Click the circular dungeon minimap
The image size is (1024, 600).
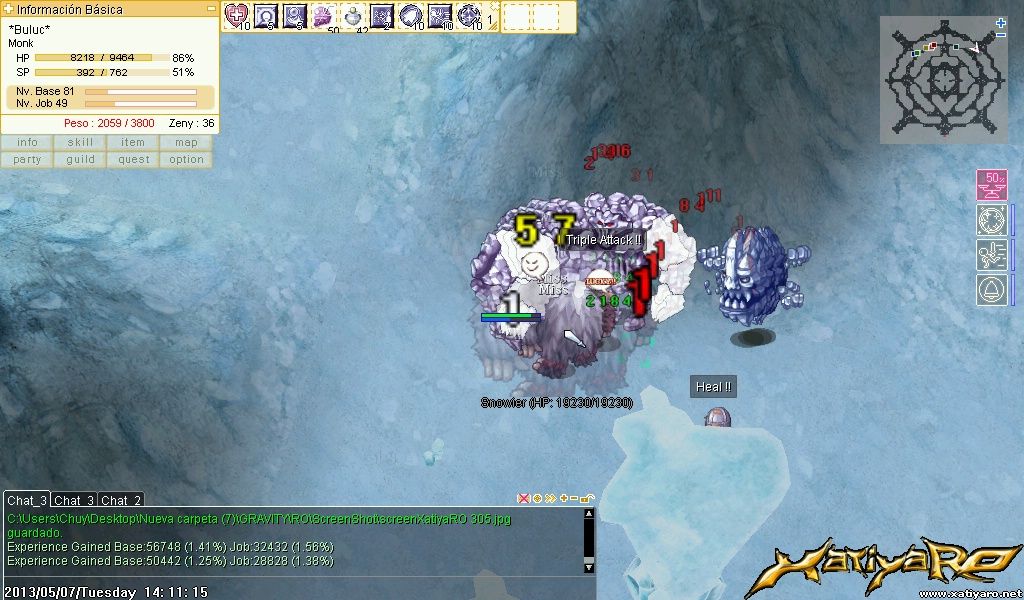click(x=941, y=80)
